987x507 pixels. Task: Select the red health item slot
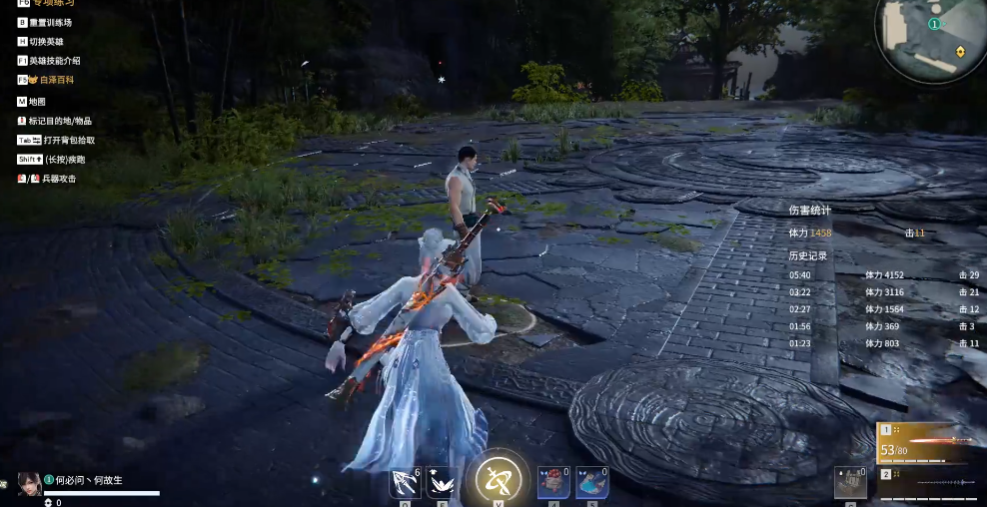(553, 482)
